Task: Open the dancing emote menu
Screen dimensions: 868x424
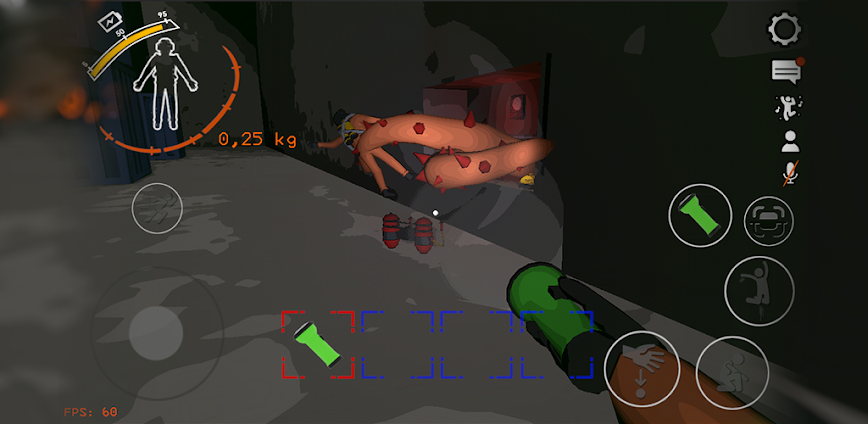Action: tap(788, 107)
